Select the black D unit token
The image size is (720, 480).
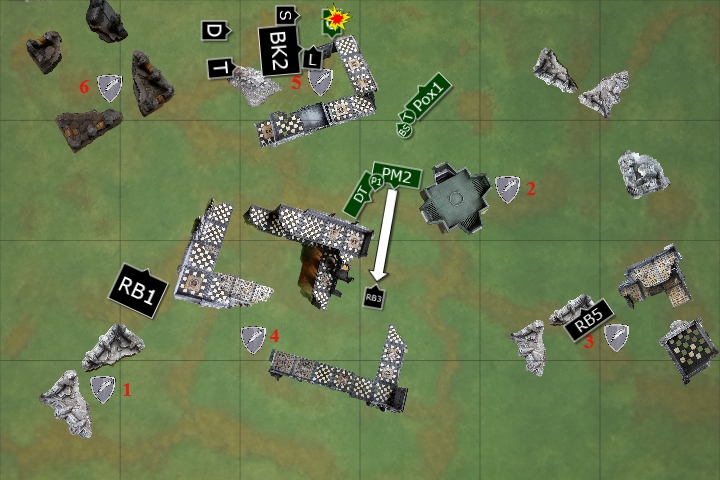click(215, 32)
